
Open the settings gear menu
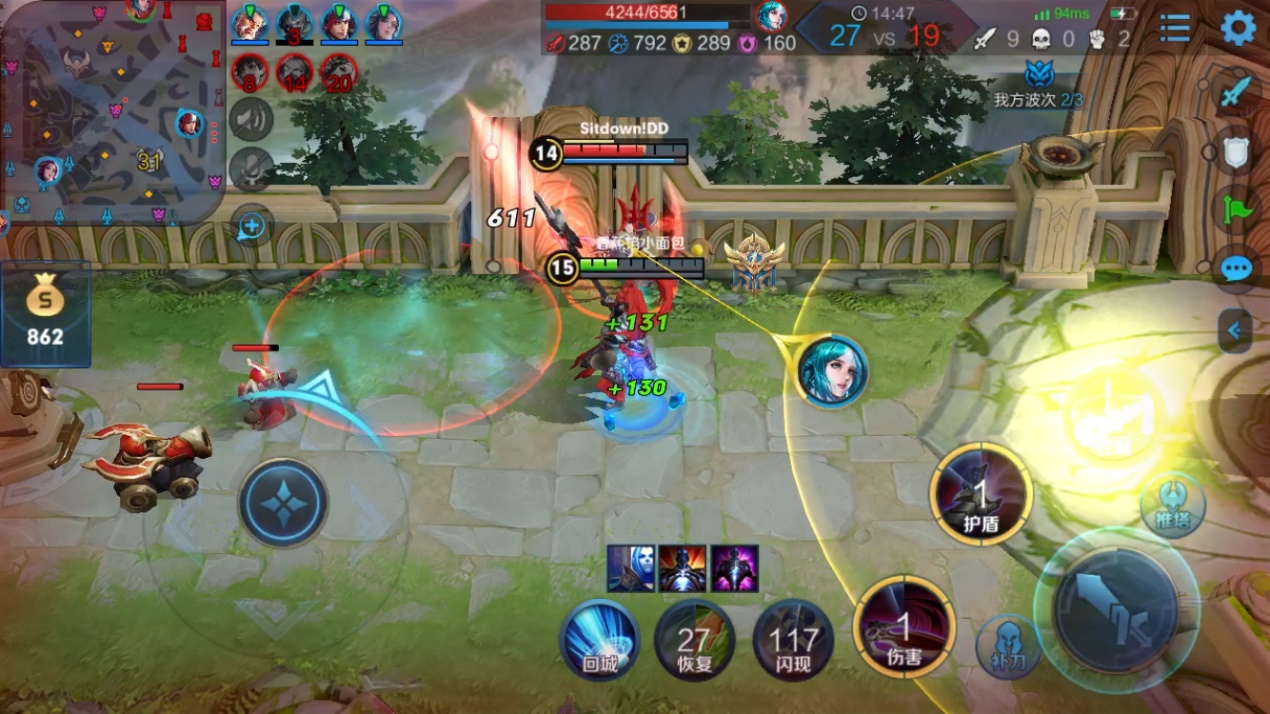tap(1238, 28)
